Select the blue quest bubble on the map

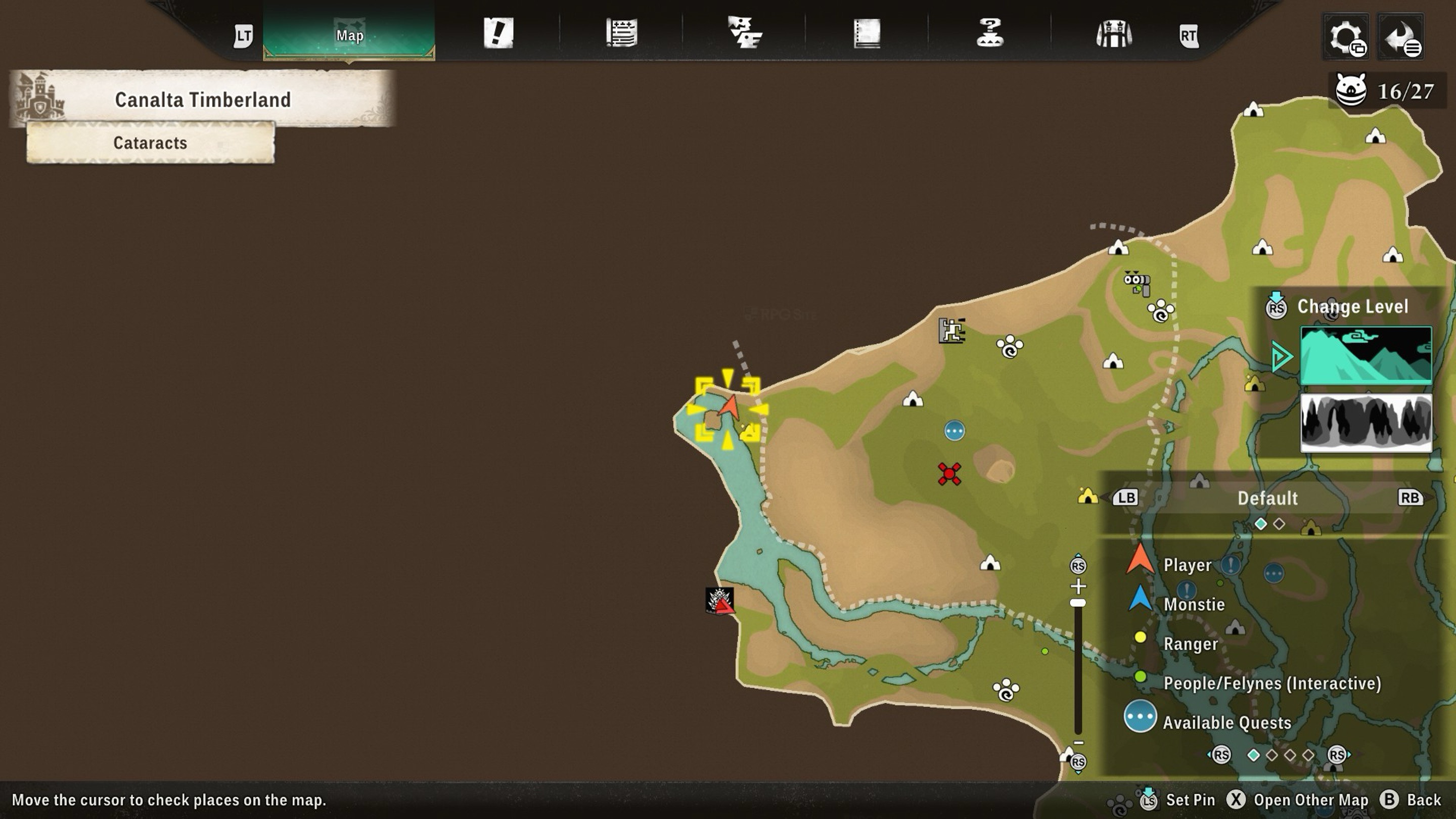954,431
